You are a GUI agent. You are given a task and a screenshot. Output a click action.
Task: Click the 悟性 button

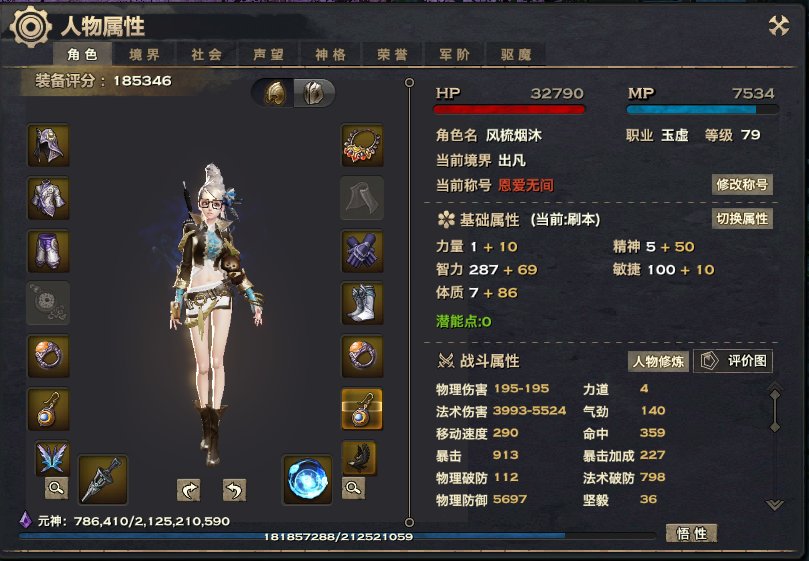click(691, 534)
